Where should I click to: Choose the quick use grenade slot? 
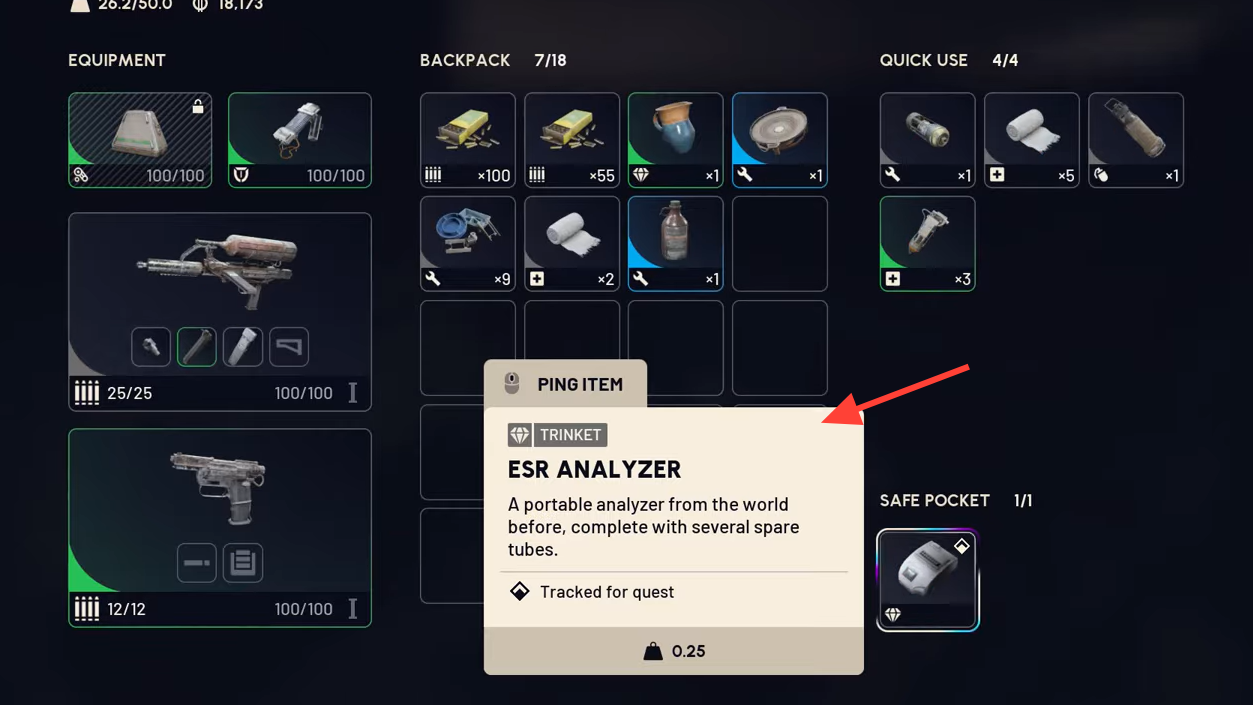(927, 140)
